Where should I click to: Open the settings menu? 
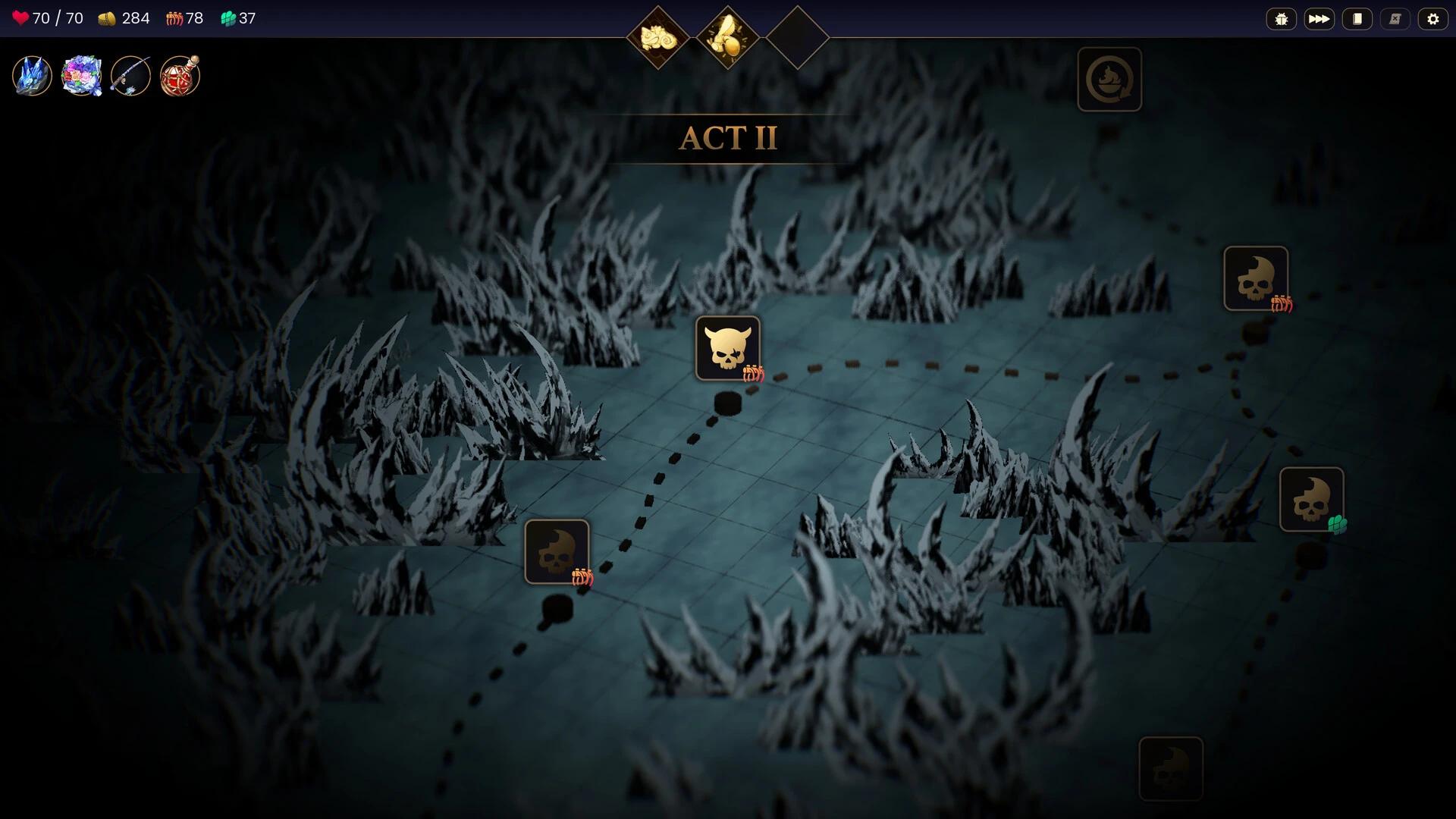click(1433, 18)
